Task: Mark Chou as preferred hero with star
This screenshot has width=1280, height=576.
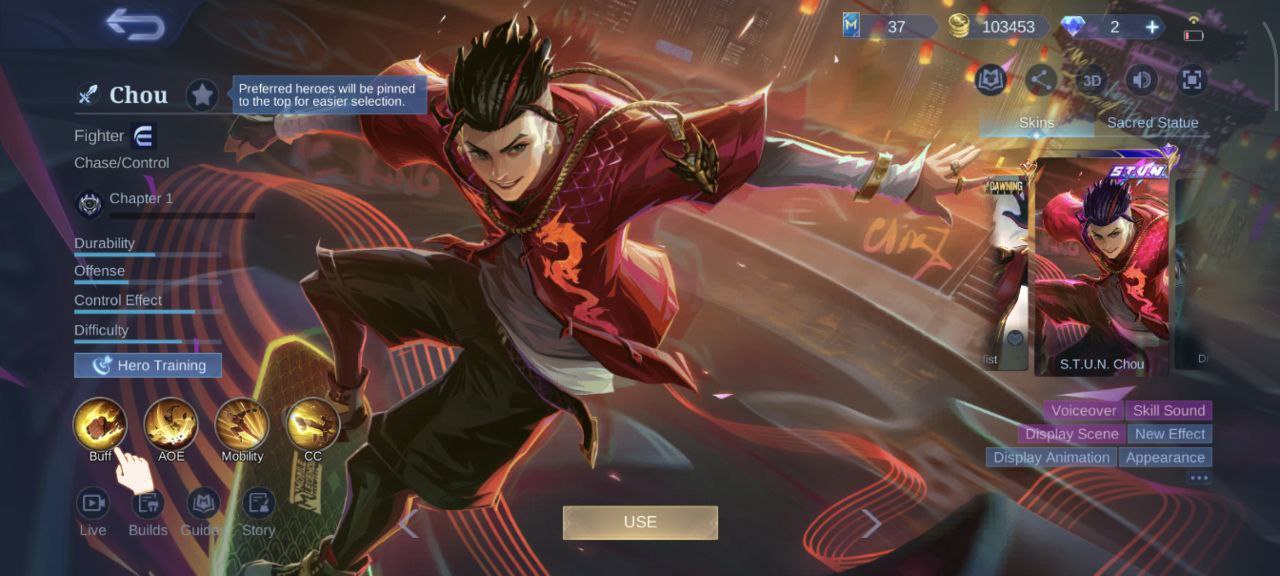Action: [x=203, y=95]
